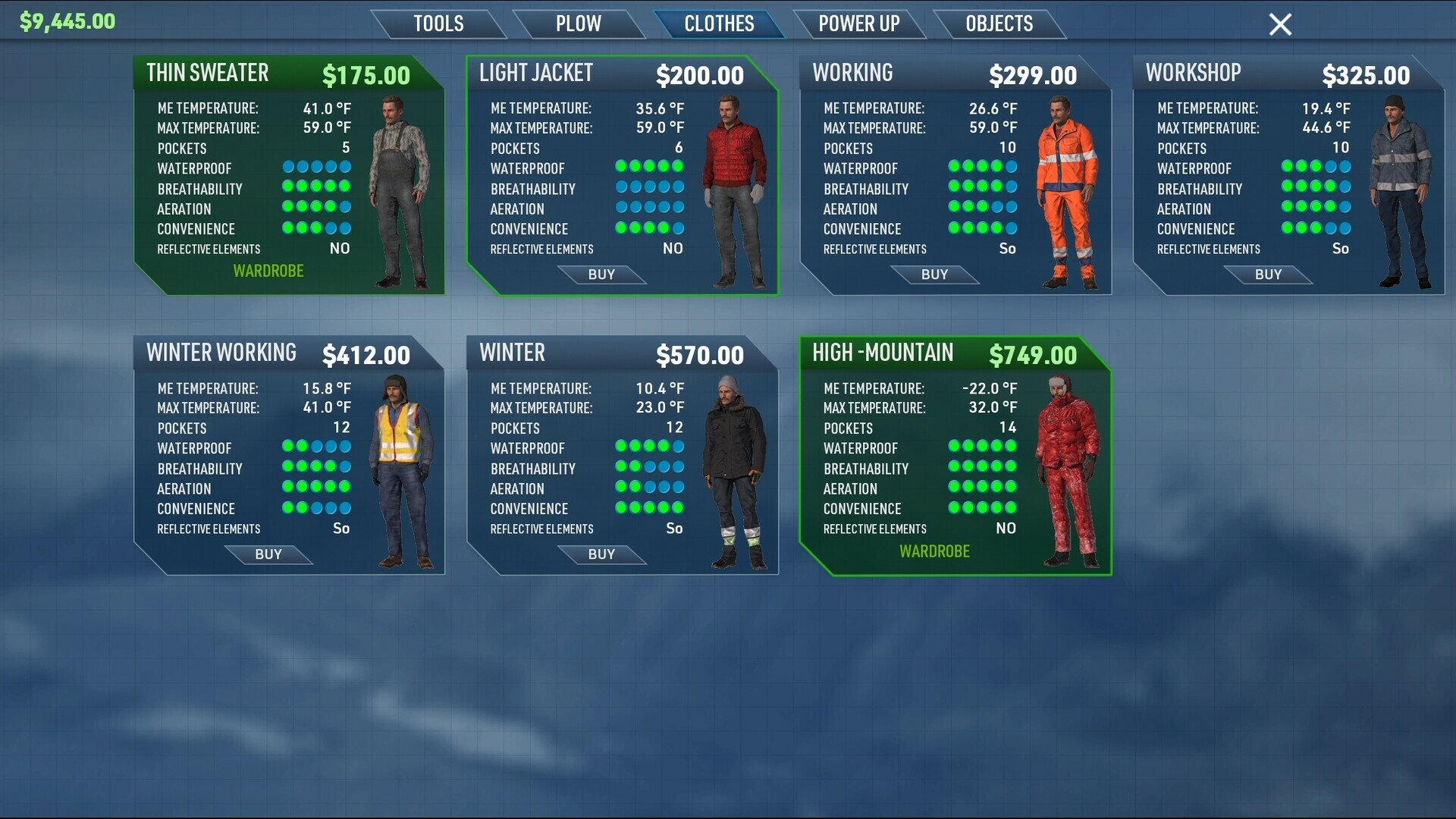Image resolution: width=1456 pixels, height=819 pixels.
Task: Purchase the Working outfit
Action: (x=935, y=275)
